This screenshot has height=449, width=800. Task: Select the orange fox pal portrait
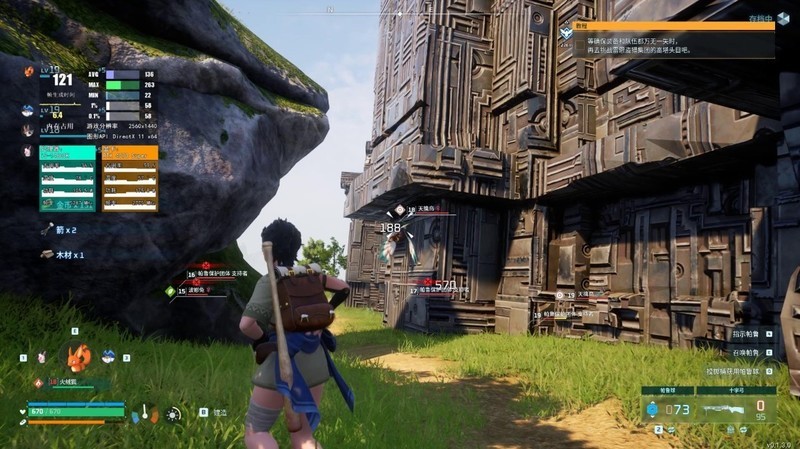78,357
